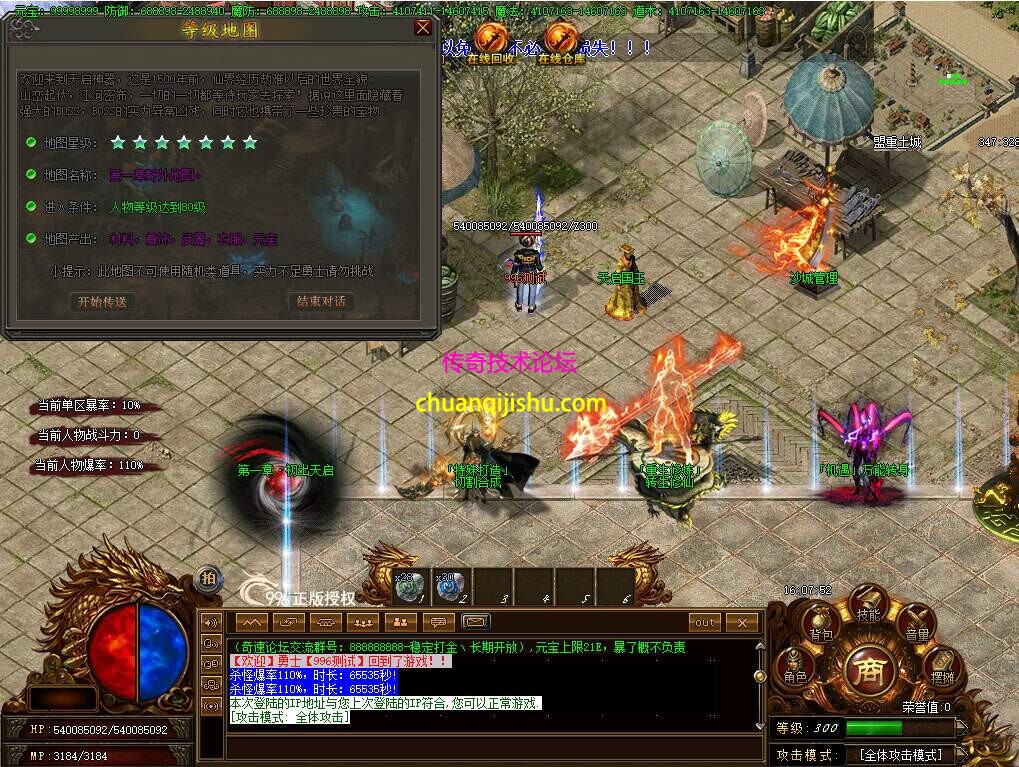
Task: Open 在线仓库 online warehouse icon
Action: click(562, 40)
